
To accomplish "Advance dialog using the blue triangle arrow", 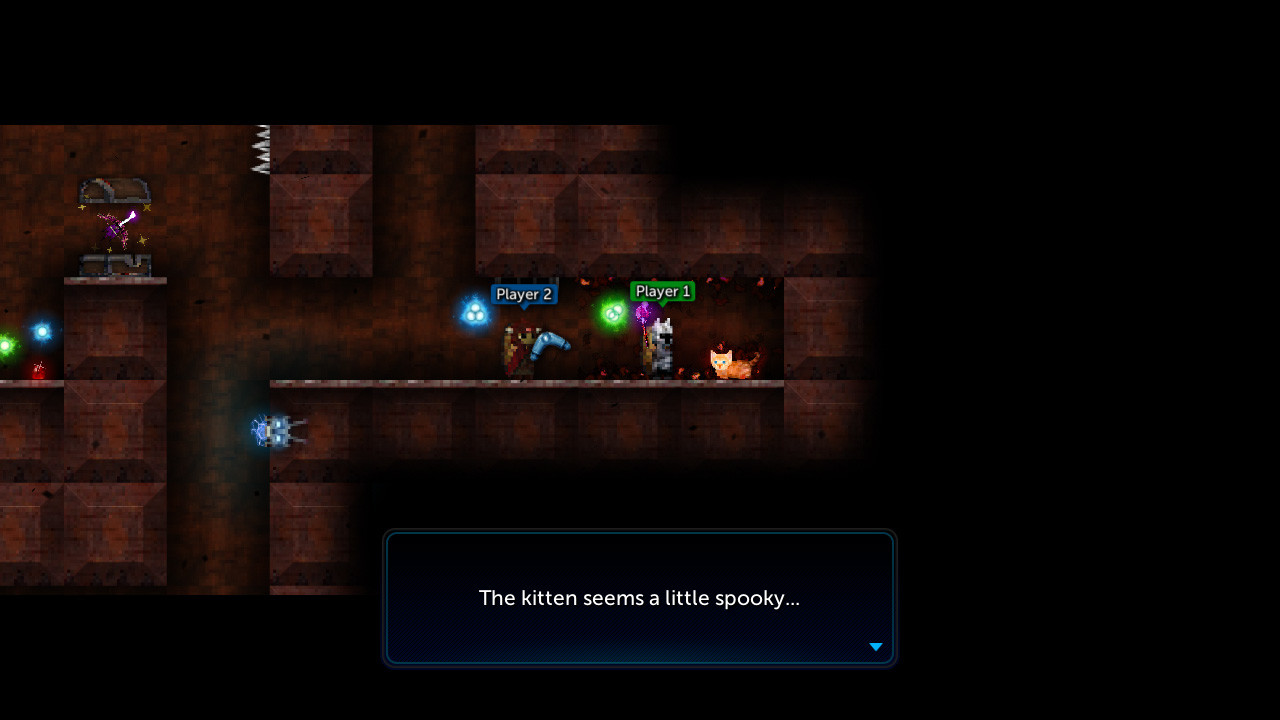I will pyautogui.click(x=875, y=647).
